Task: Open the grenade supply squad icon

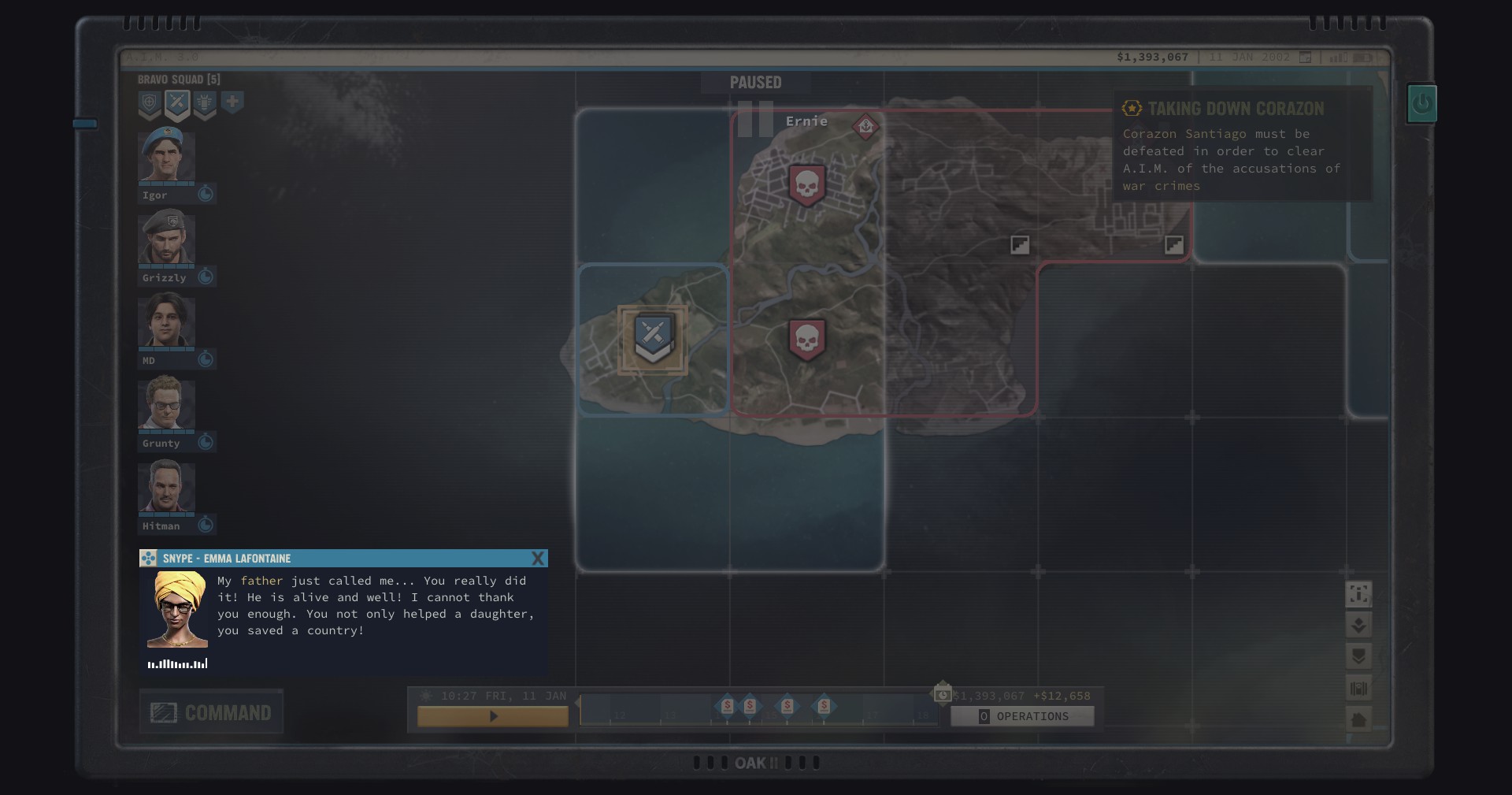Action: tap(205, 104)
